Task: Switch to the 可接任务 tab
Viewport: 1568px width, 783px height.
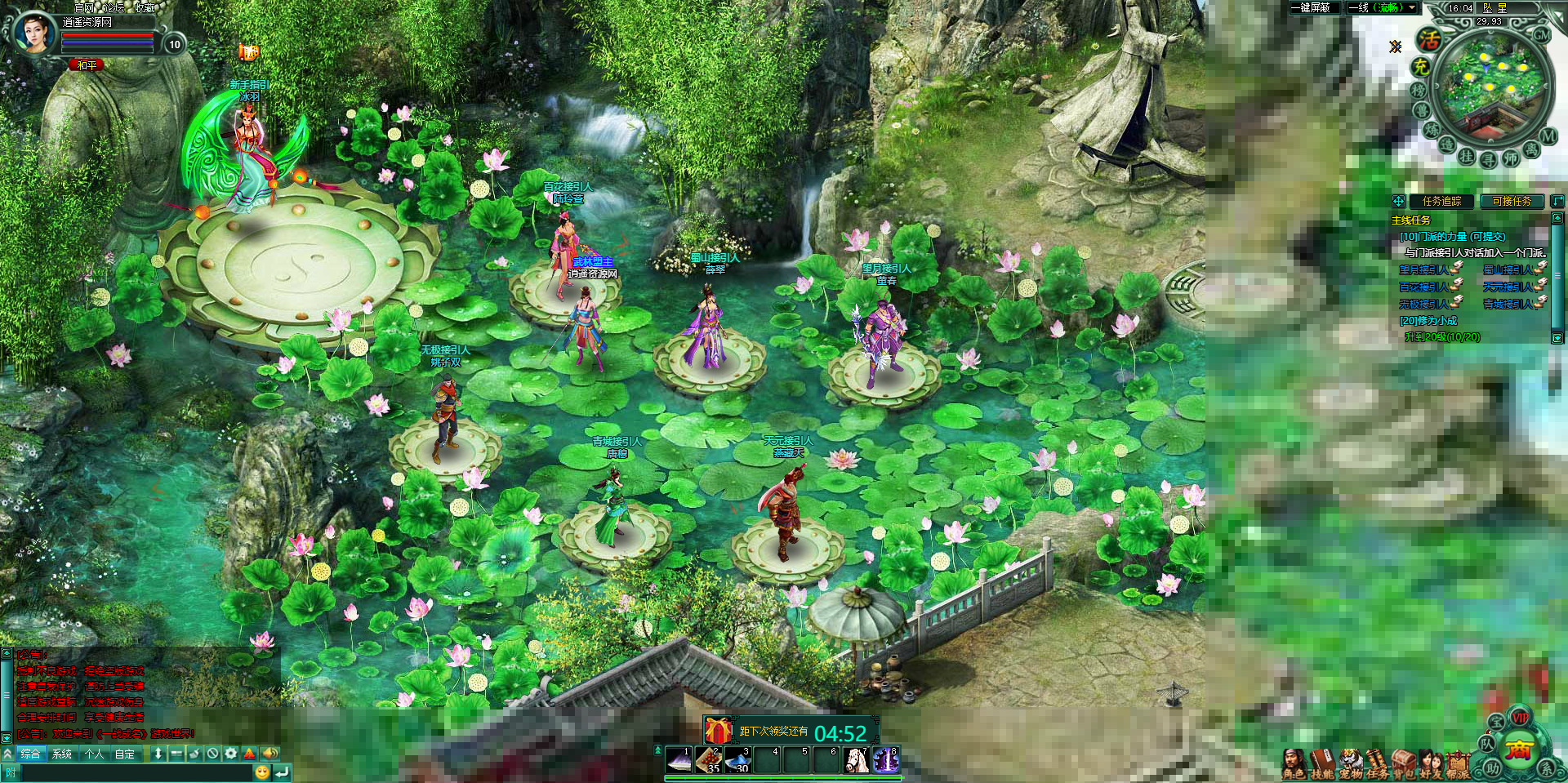Action: (x=1511, y=201)
